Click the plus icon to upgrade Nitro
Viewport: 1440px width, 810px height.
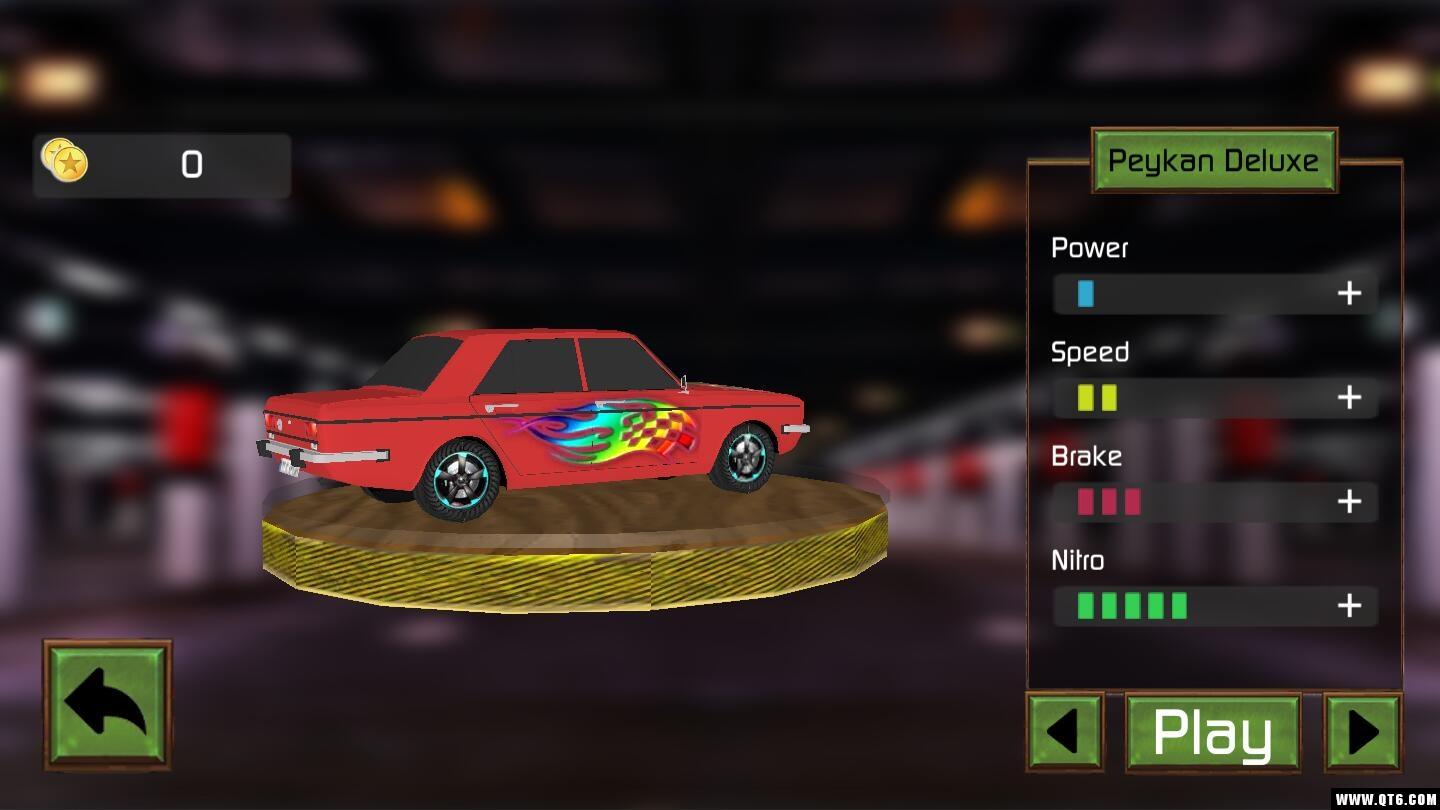(1349, 606)
